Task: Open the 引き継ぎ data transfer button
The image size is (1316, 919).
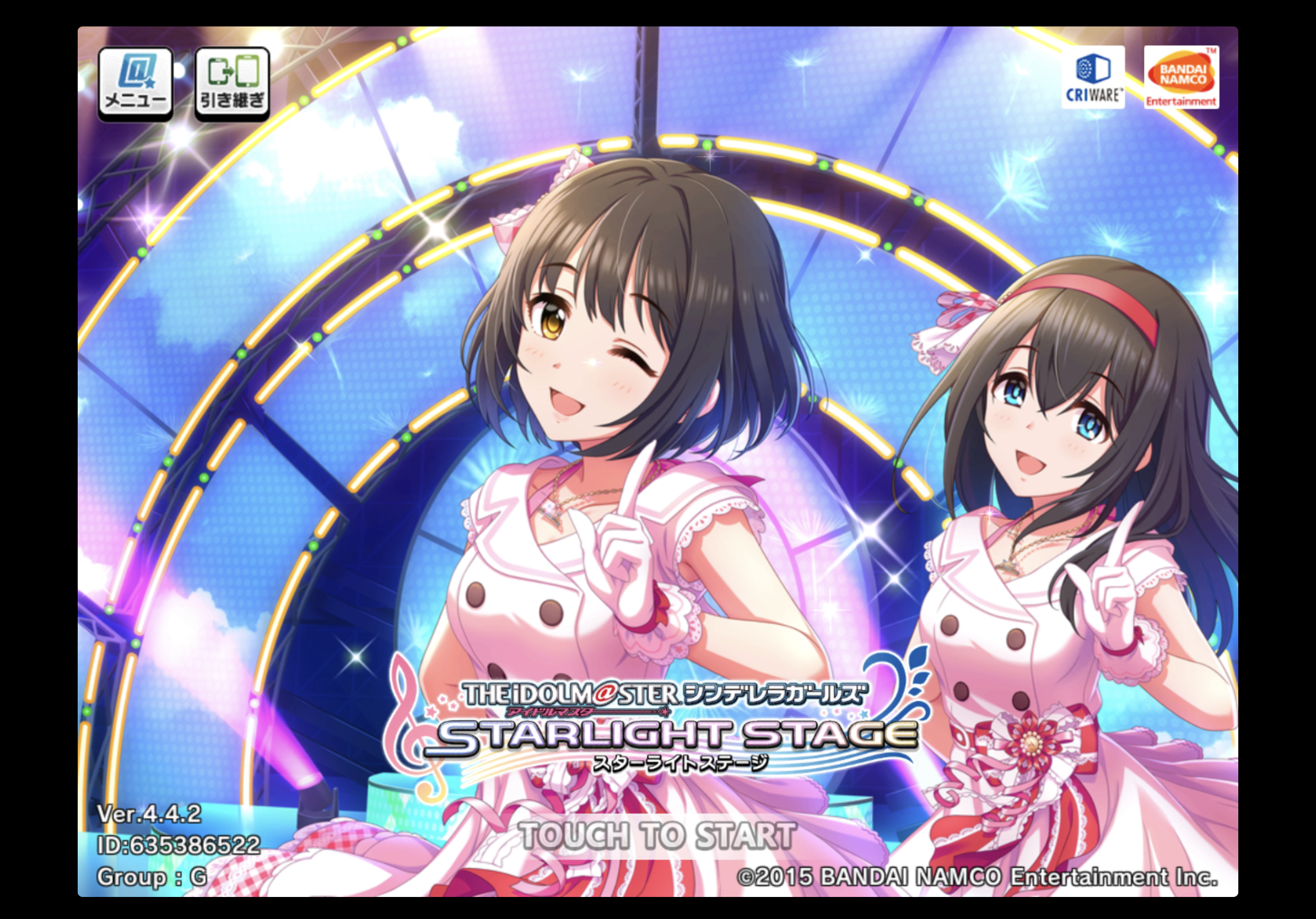Action: 232,84
